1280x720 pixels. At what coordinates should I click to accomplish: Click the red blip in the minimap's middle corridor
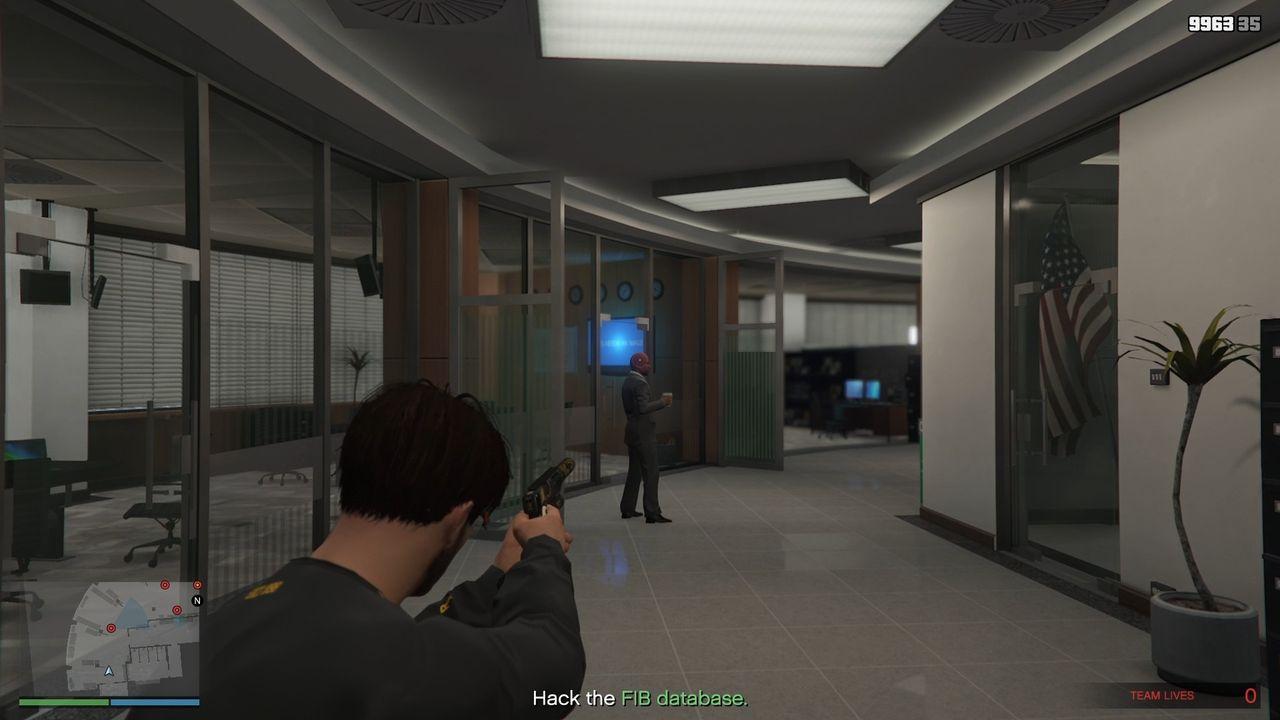tap(177, 610)
